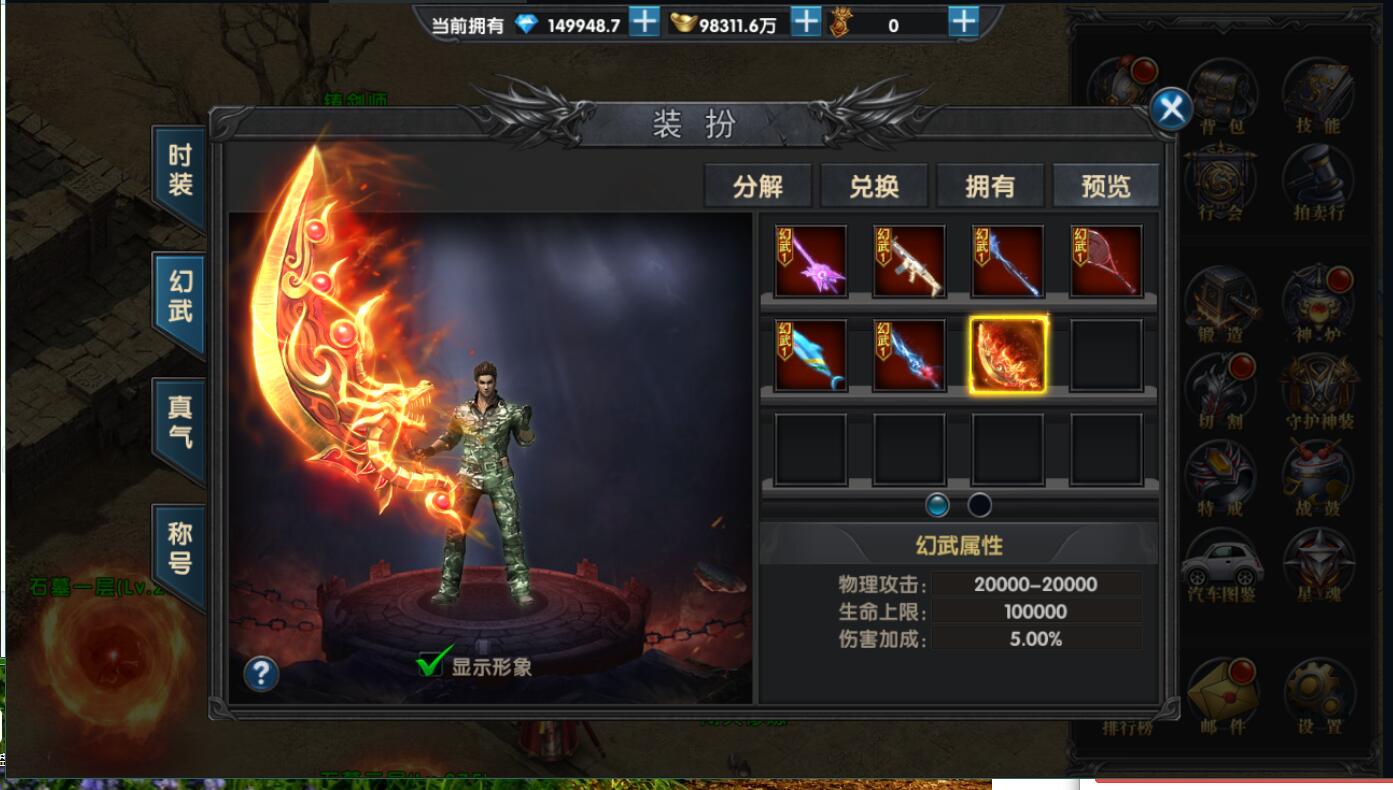
Task: Select the purple trident weapon slot
Action: tap(811, 262)
